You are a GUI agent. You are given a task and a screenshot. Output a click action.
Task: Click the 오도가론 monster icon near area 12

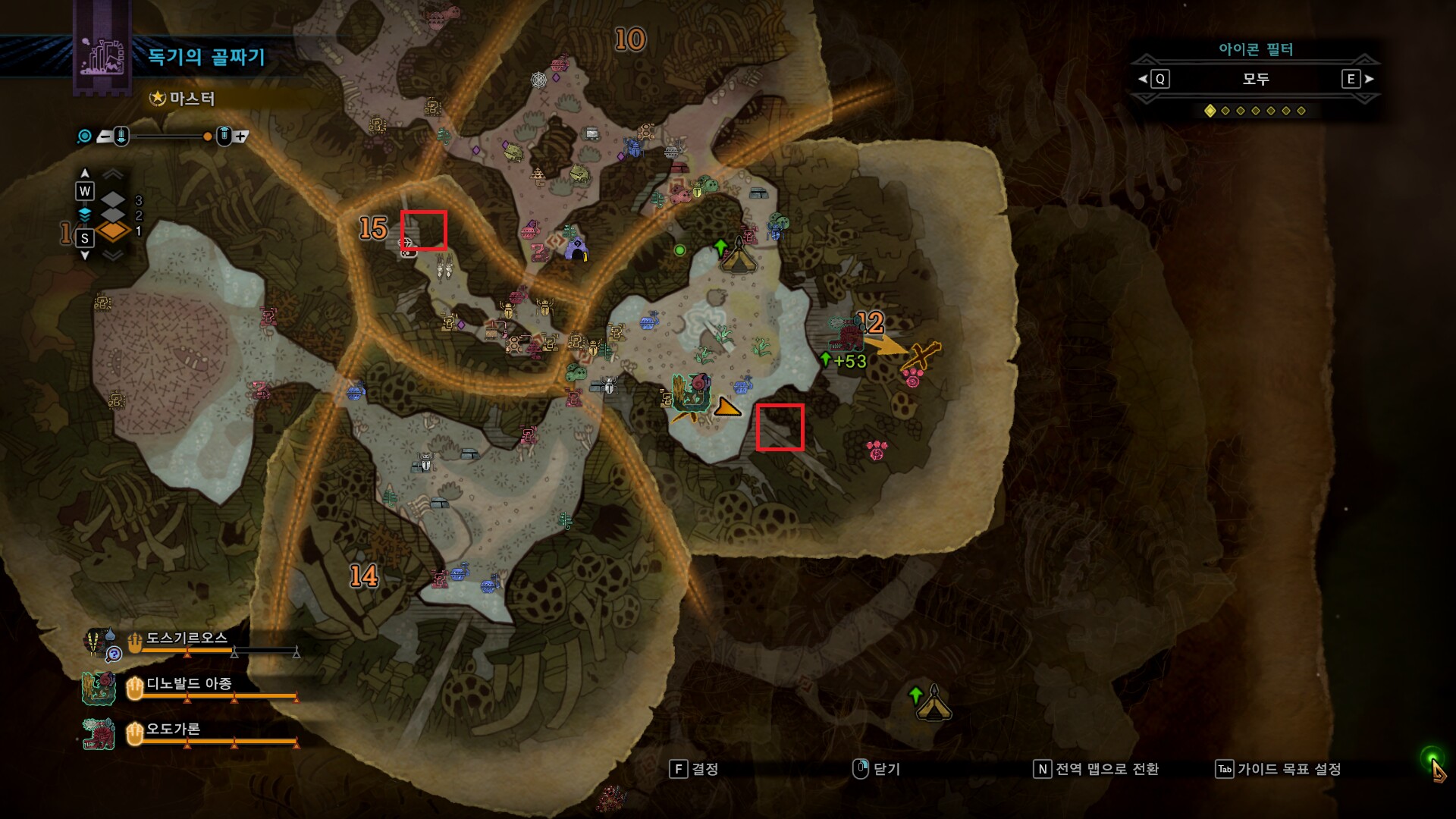point(846,334)
